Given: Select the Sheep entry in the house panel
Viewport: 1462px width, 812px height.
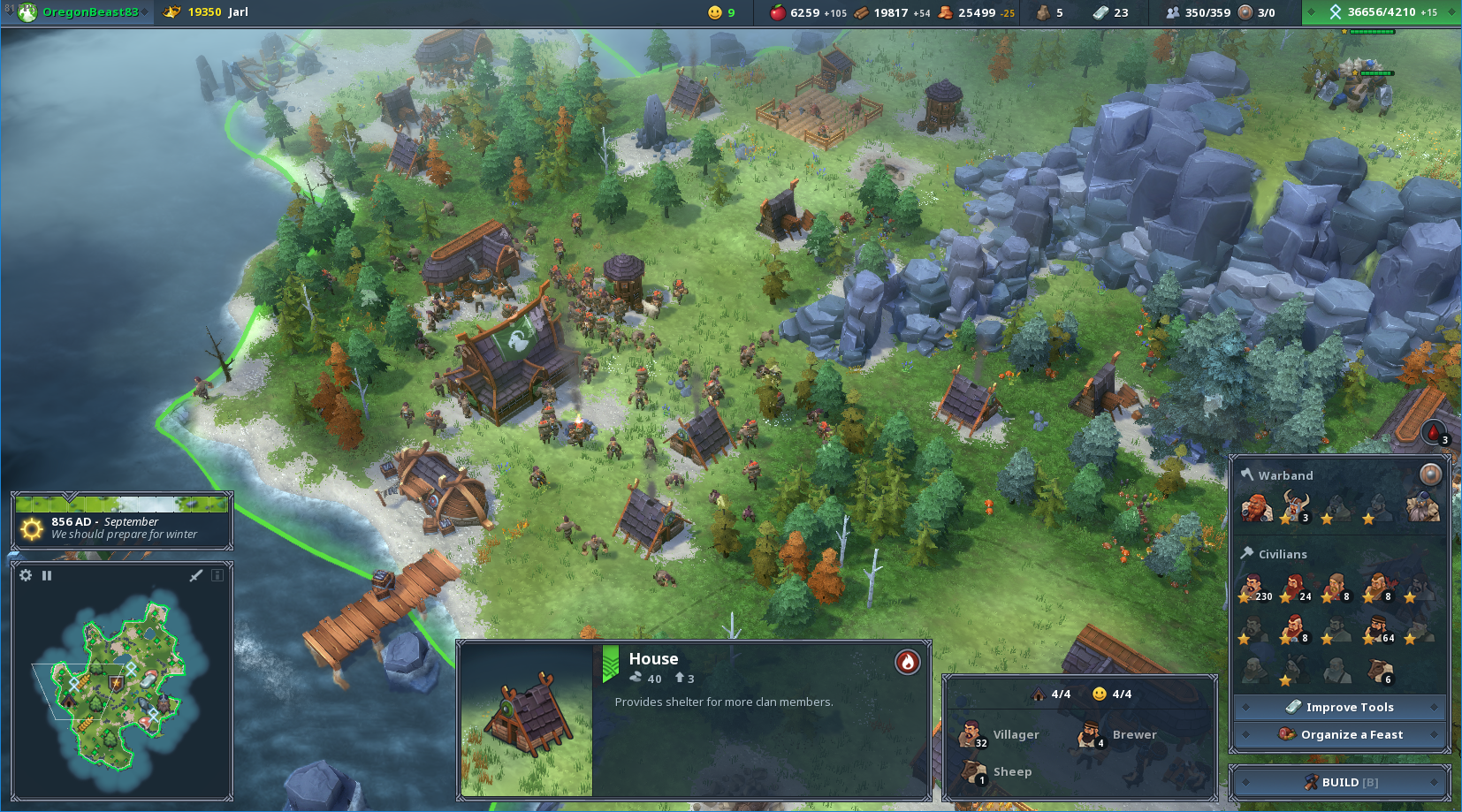Looking at the screenshot, I should [x=997, y=771].
